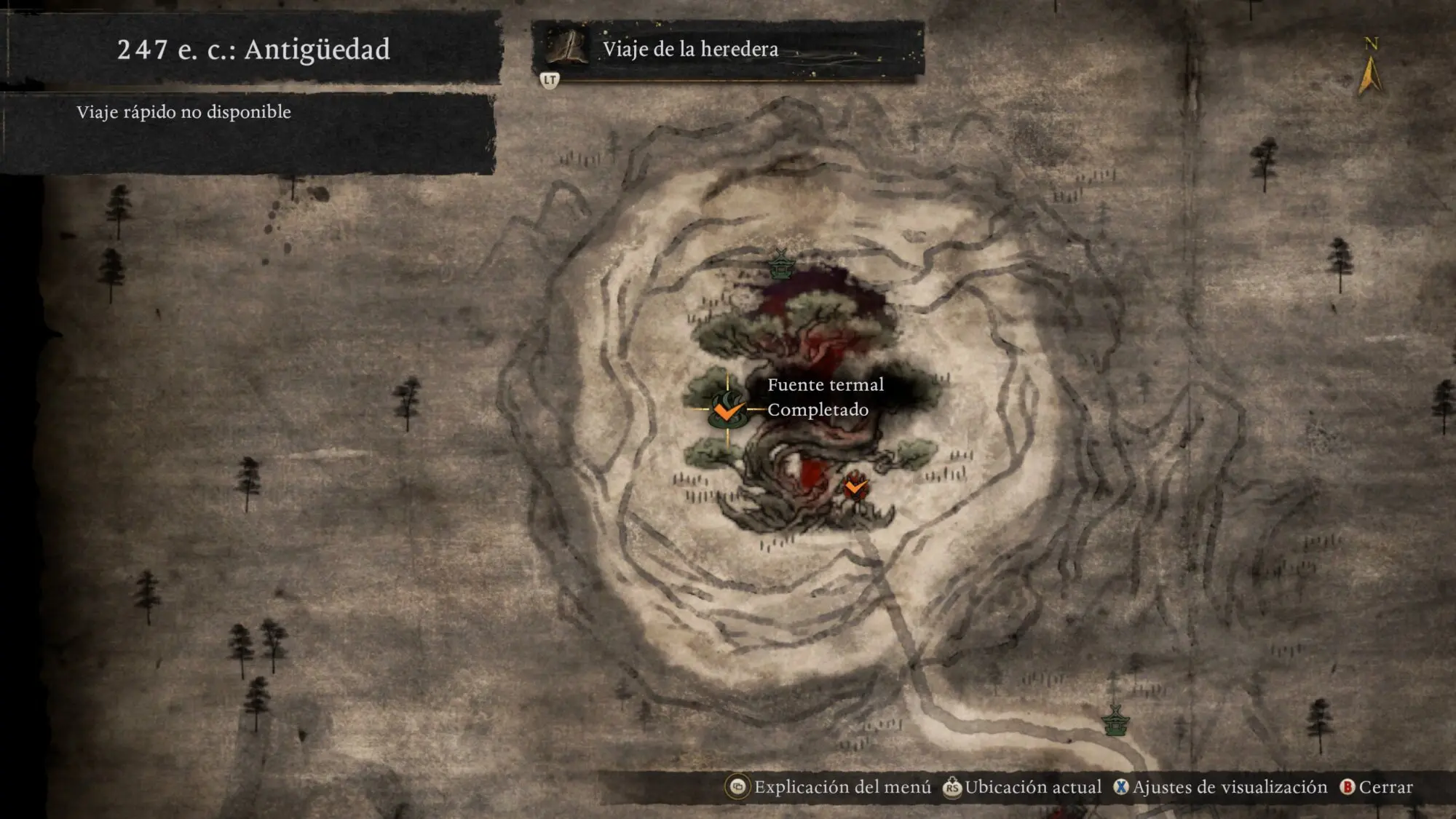Open Ajustes de visualización display settings
This screenshot has width=1456, height=819.
click(x=1221, y=787)
